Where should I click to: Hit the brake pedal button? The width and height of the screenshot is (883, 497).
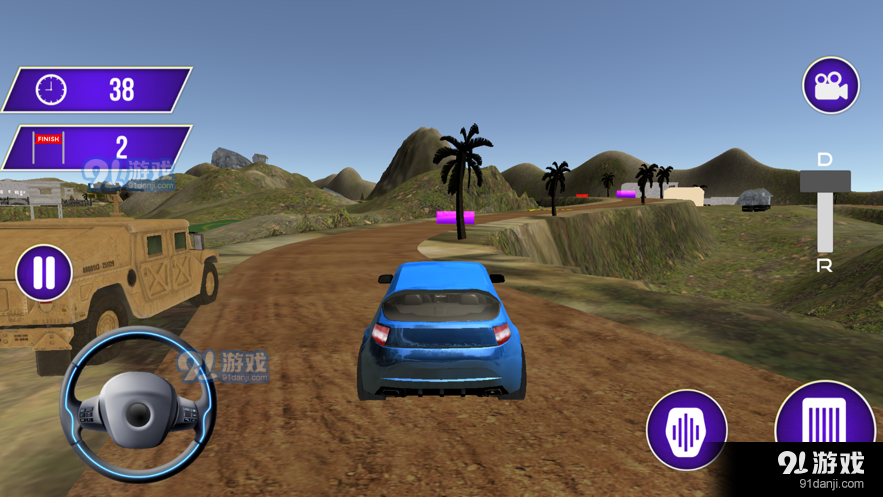(686, 430)
